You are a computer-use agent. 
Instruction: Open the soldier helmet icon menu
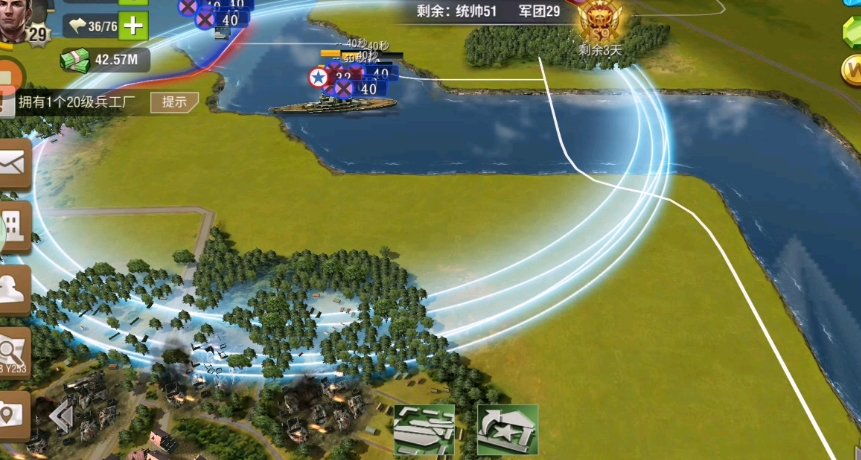[x=14, y=288]
